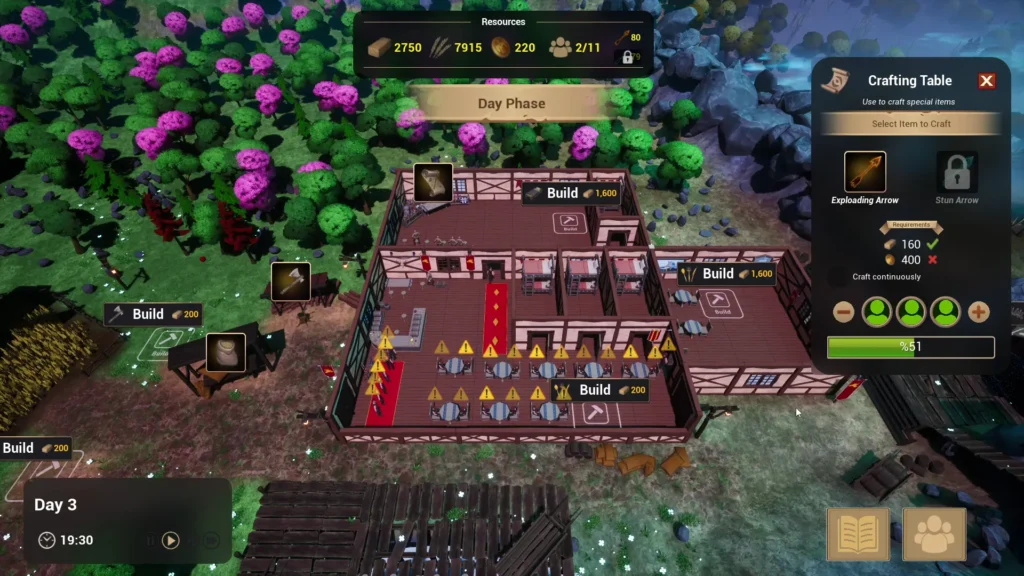
Task: Select the Exploading Arrow recipe
Action: coord(865,172)
